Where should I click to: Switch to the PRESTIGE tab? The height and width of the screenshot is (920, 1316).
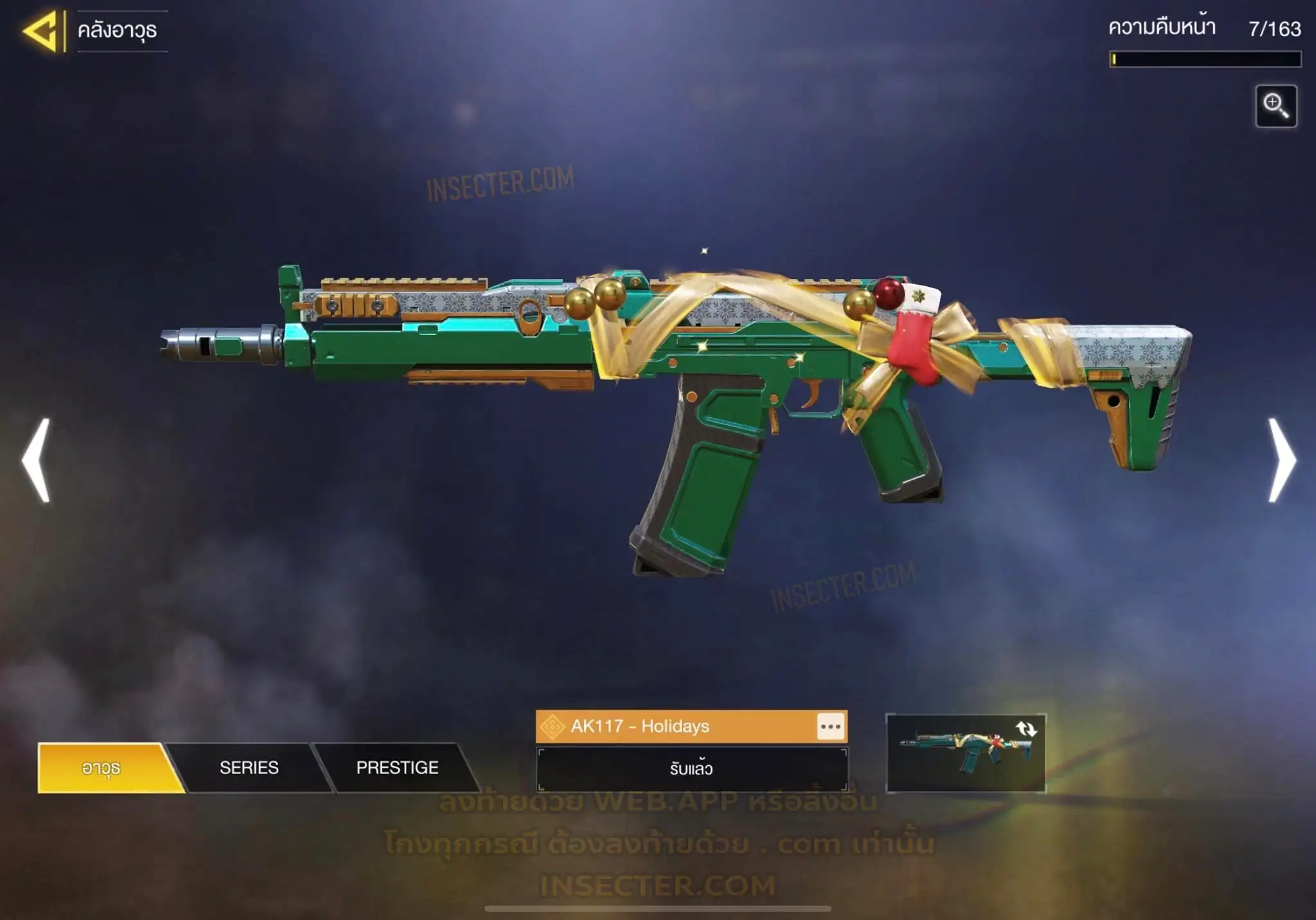pos(397,768)
